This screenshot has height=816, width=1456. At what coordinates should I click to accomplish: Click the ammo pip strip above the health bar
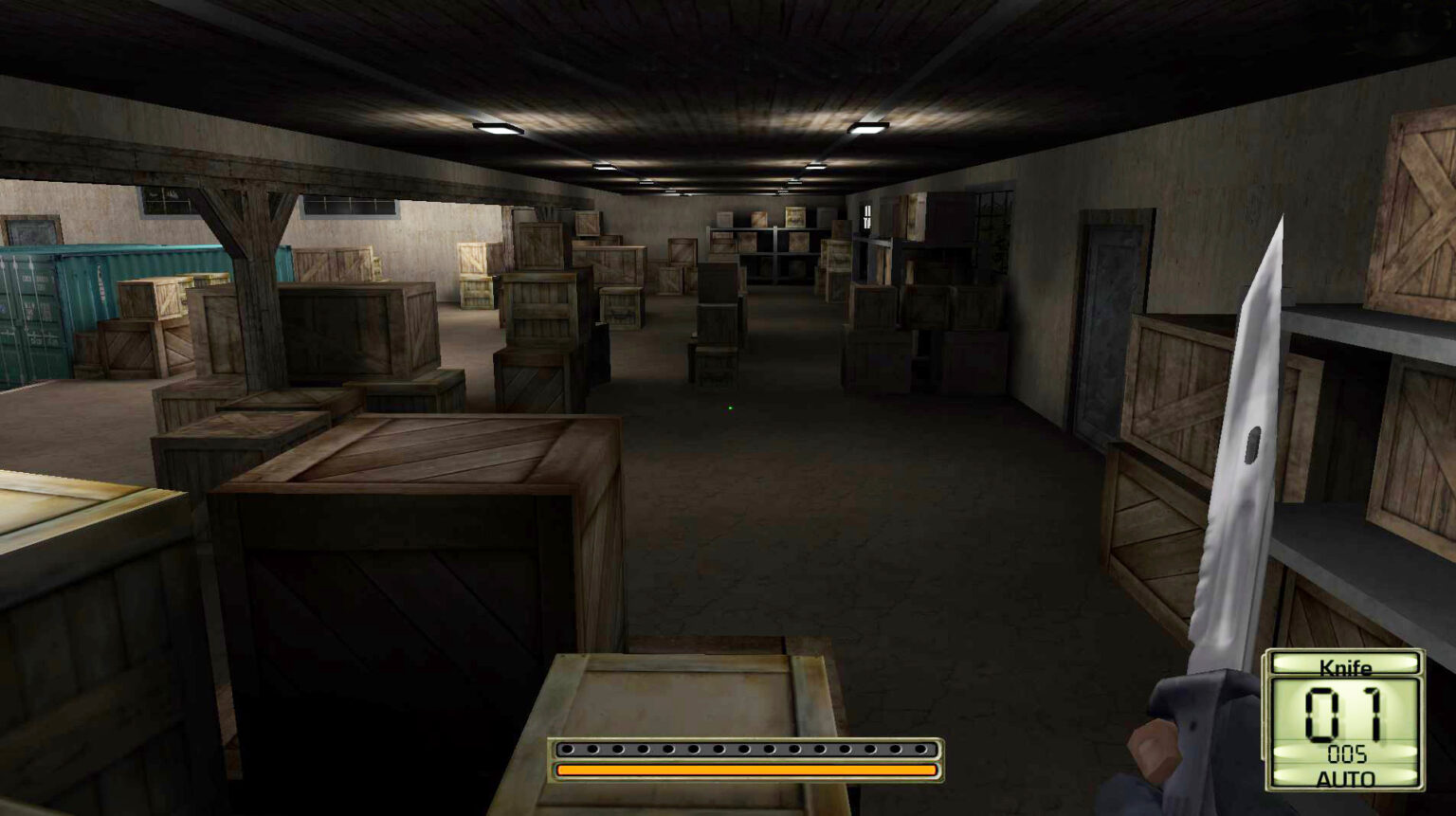(x=744, y=748)
